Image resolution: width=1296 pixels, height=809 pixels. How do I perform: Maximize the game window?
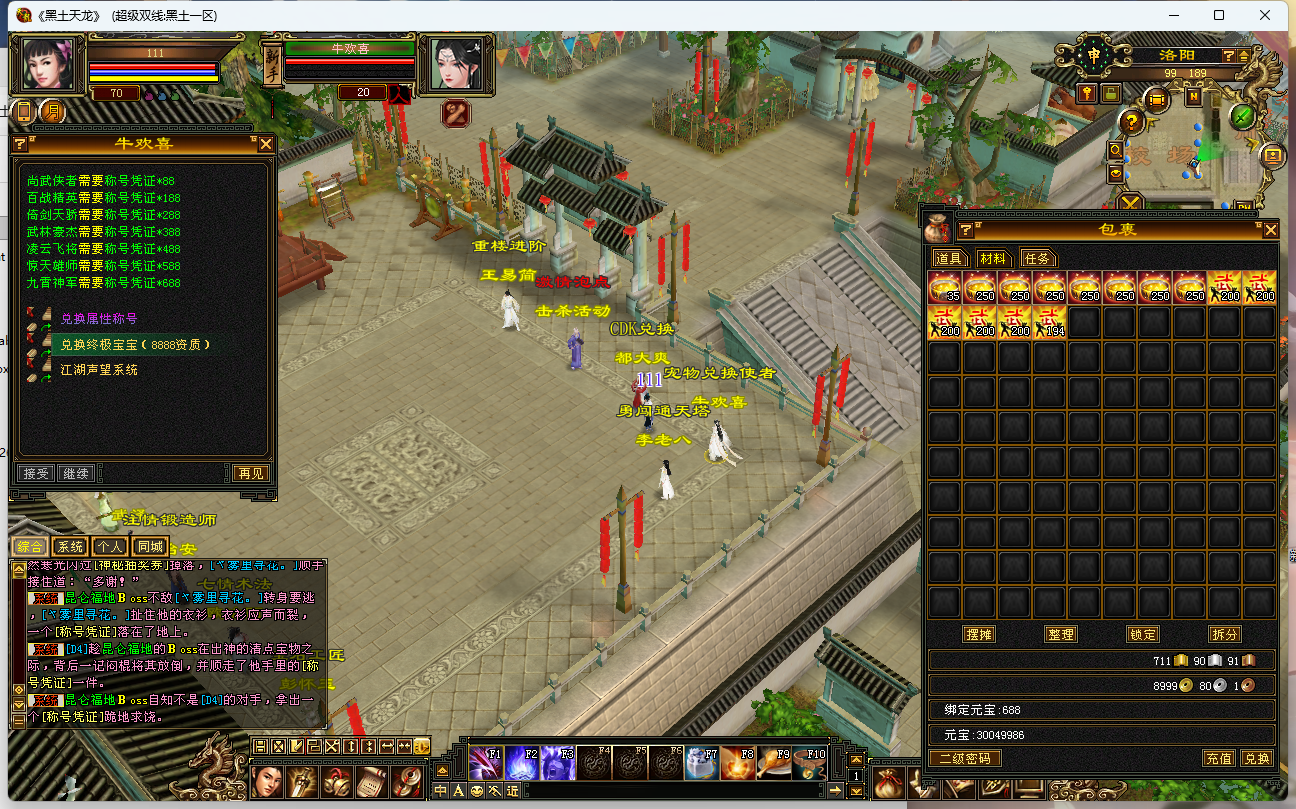[x=1219, y=15]
